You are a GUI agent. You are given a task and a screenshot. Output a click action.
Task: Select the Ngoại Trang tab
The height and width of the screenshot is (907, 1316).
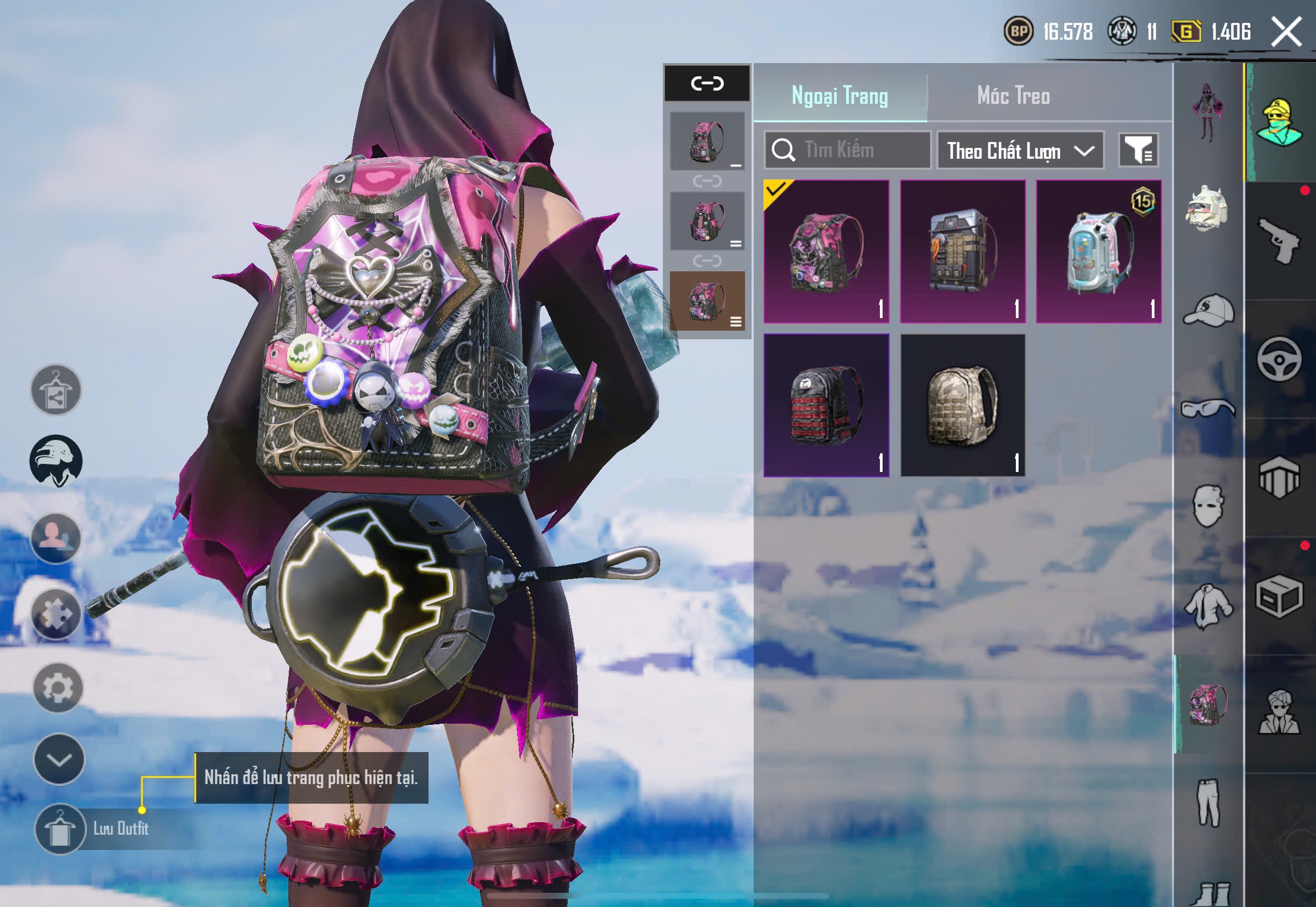tap(839, 96)
